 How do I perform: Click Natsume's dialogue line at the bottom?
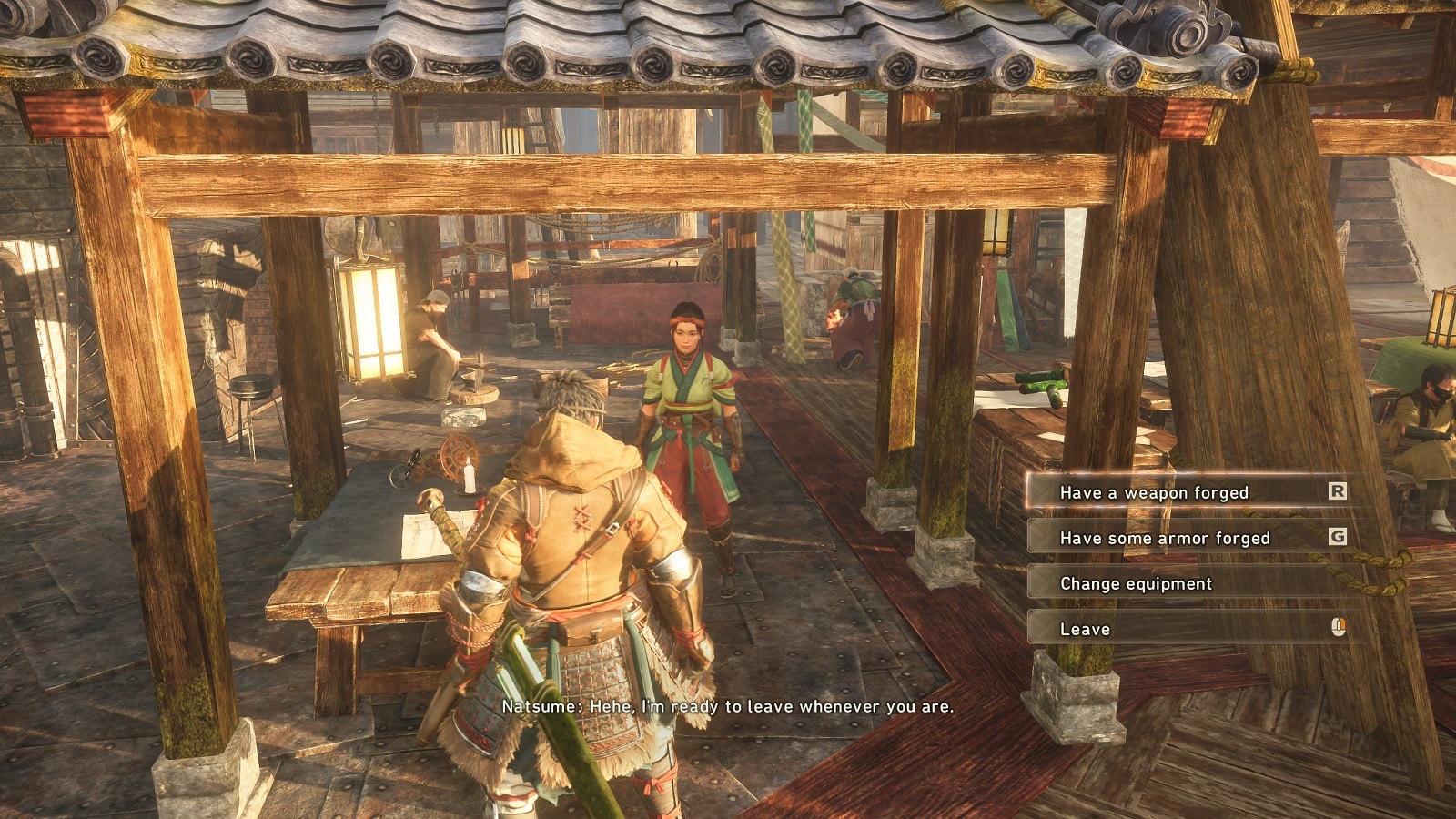[728, 704]
